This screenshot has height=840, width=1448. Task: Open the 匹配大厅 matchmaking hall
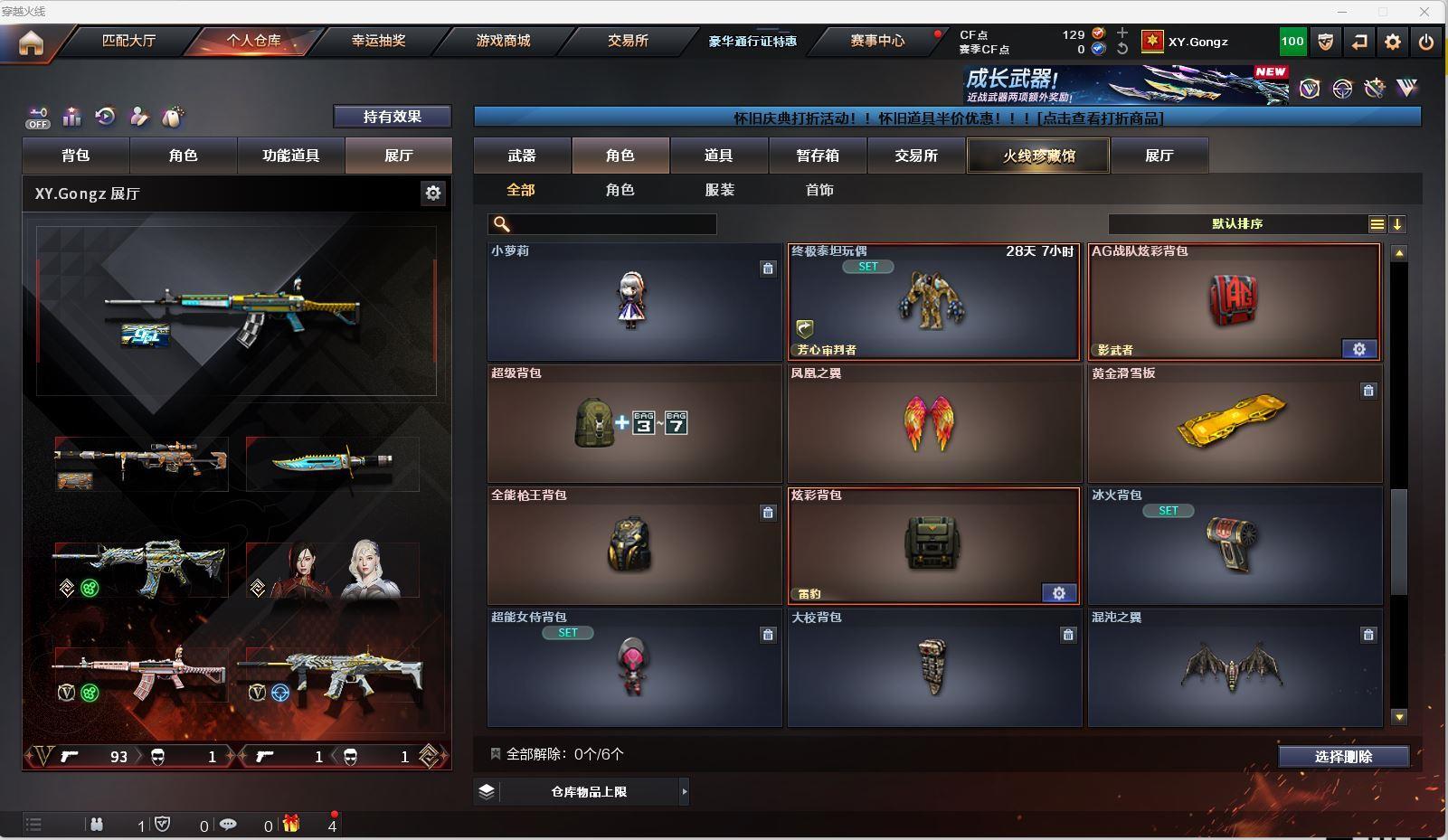(128, 41)
